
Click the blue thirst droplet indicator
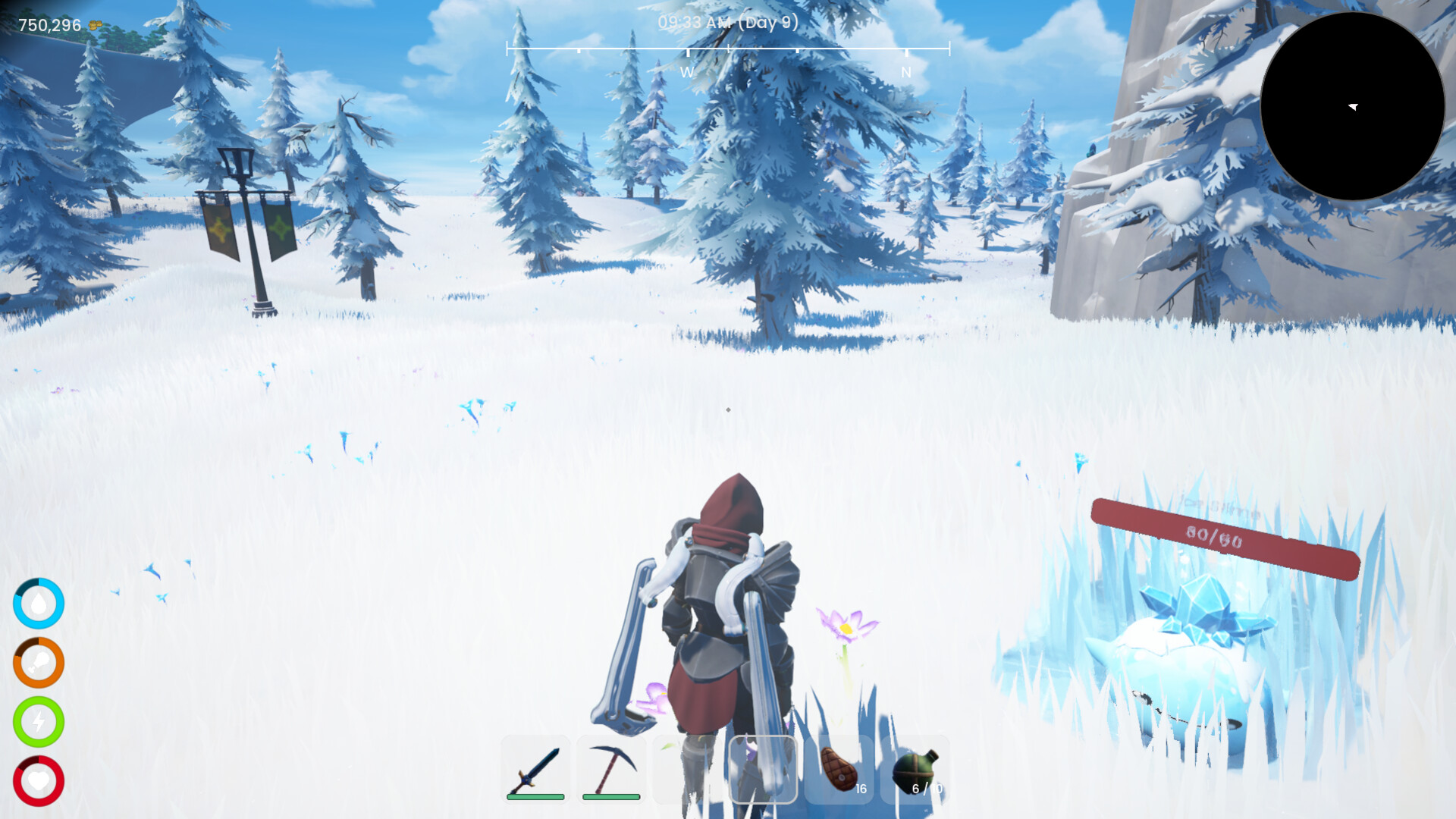[x=39, y=603]
